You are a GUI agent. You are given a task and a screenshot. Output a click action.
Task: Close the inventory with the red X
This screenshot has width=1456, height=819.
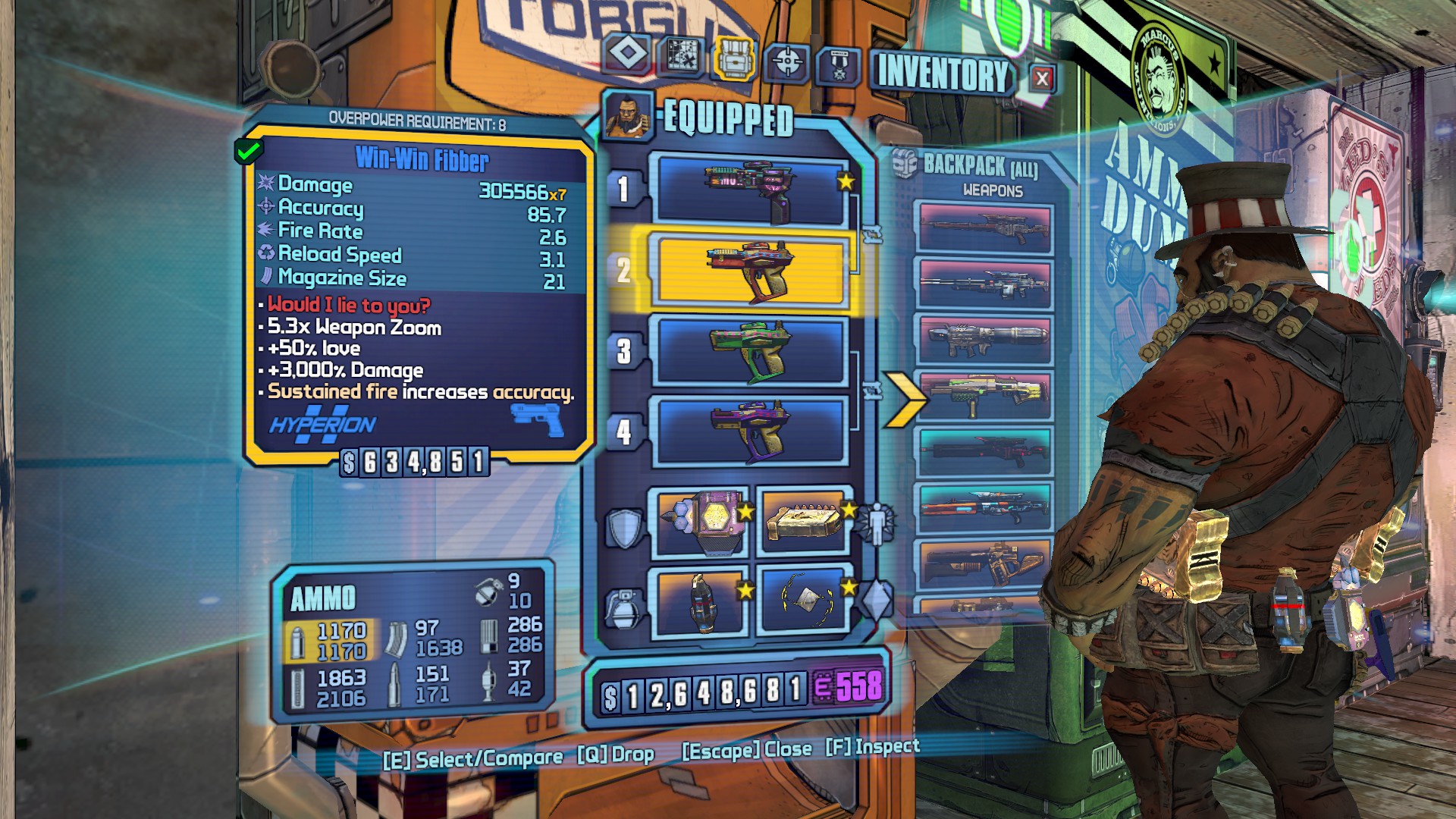[1042, 78]
